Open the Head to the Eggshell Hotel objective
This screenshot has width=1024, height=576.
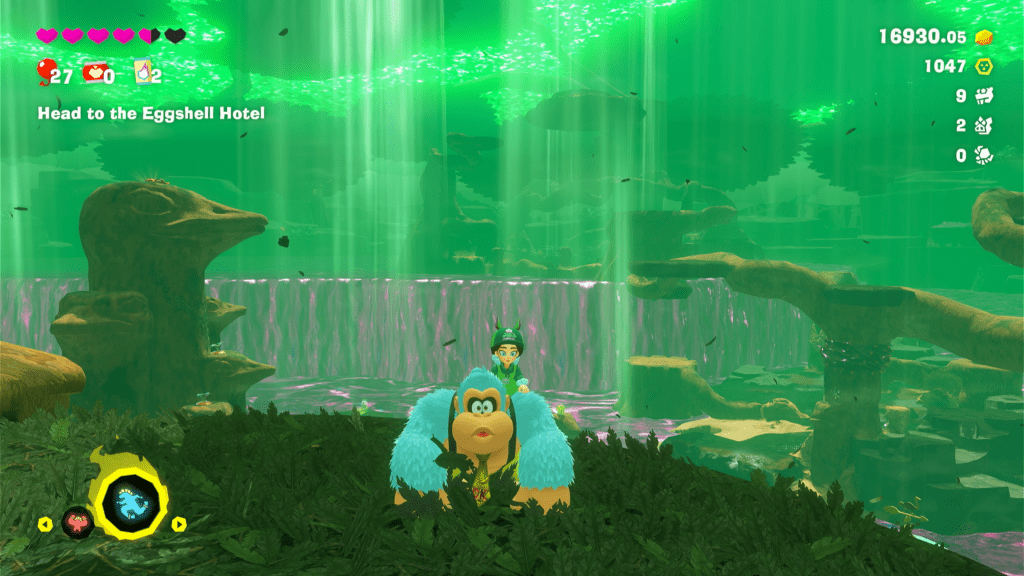pos(151,114)
